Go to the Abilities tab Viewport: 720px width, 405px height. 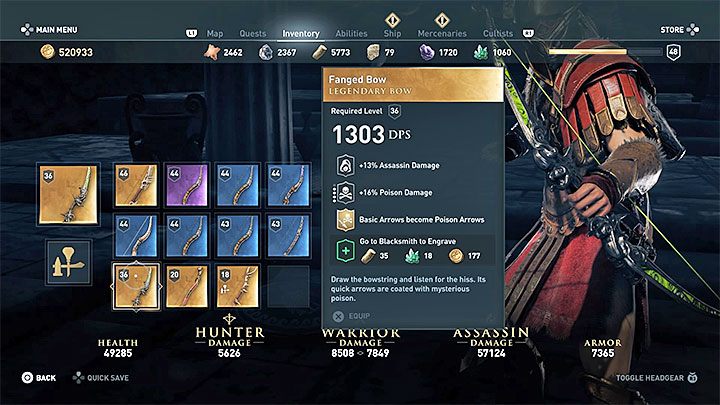350,33
